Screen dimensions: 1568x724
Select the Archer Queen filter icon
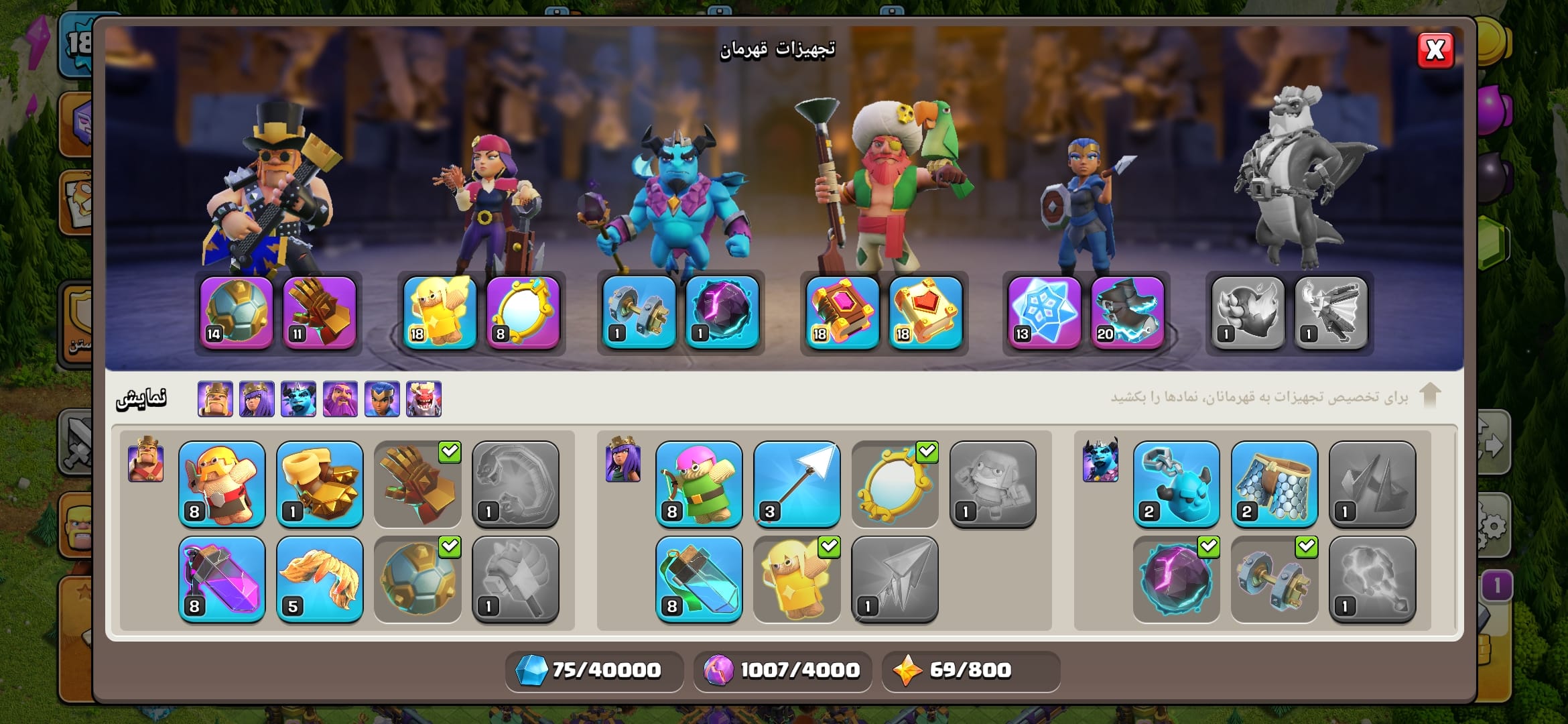click(257, 399)
